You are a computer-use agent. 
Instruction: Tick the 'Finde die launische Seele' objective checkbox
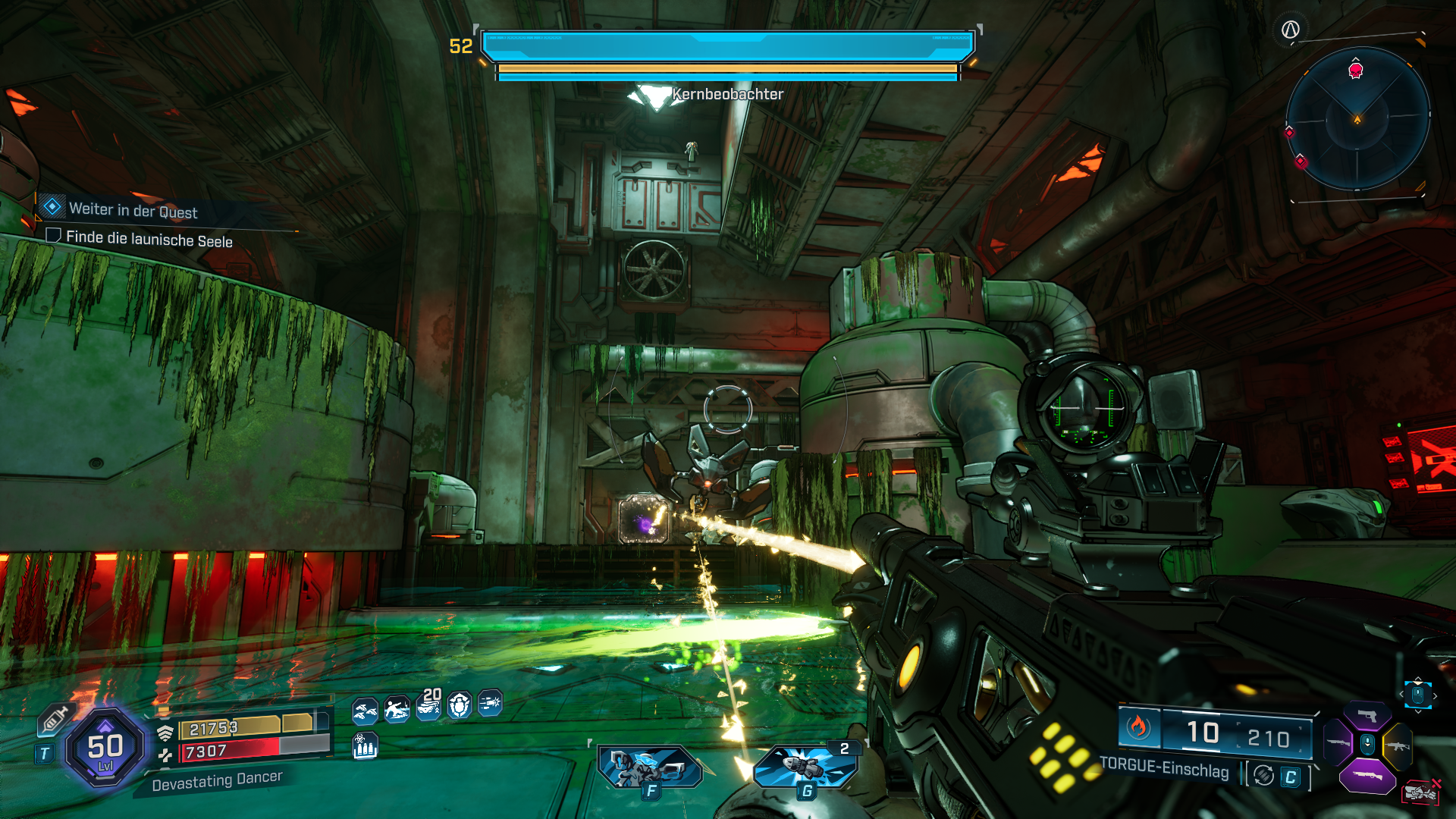53,236
